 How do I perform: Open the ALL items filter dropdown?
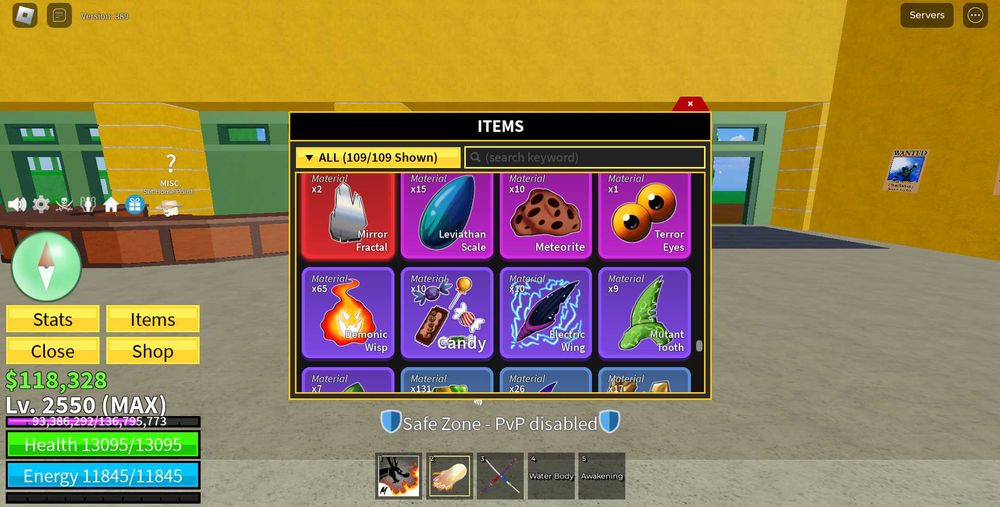click(378, 158)
